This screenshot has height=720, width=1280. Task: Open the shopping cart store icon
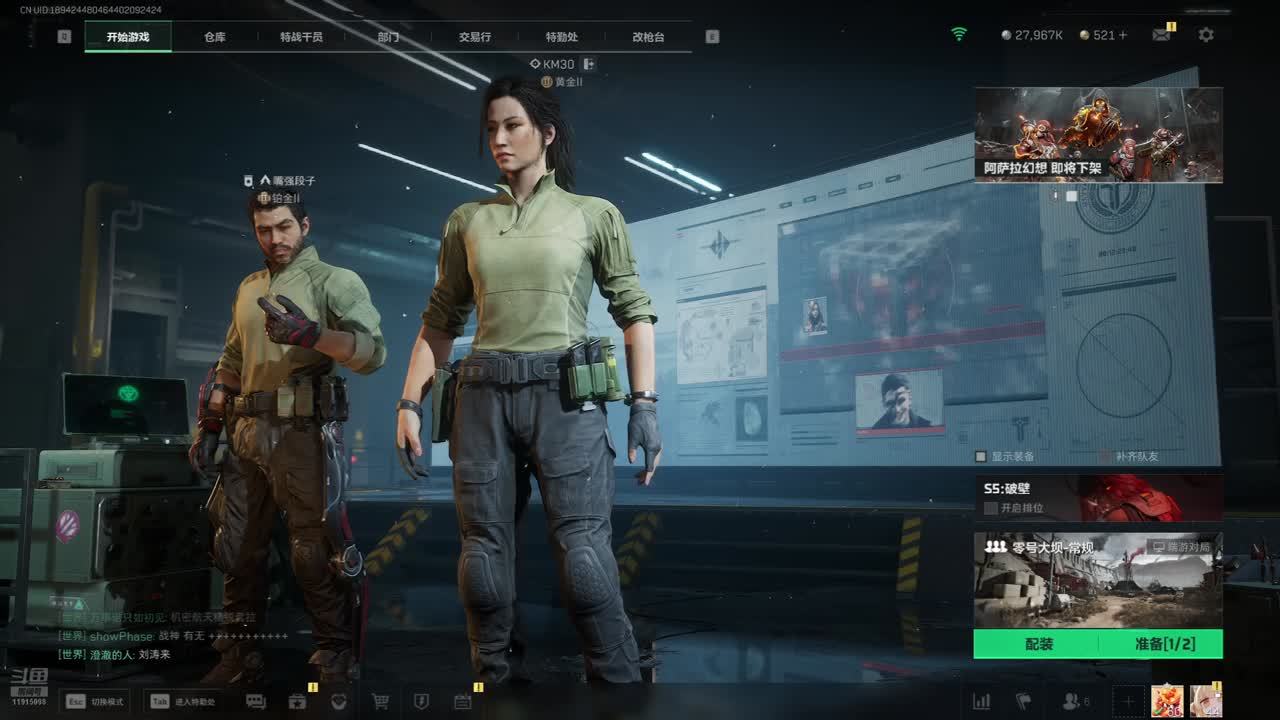[x=380, y=702]
